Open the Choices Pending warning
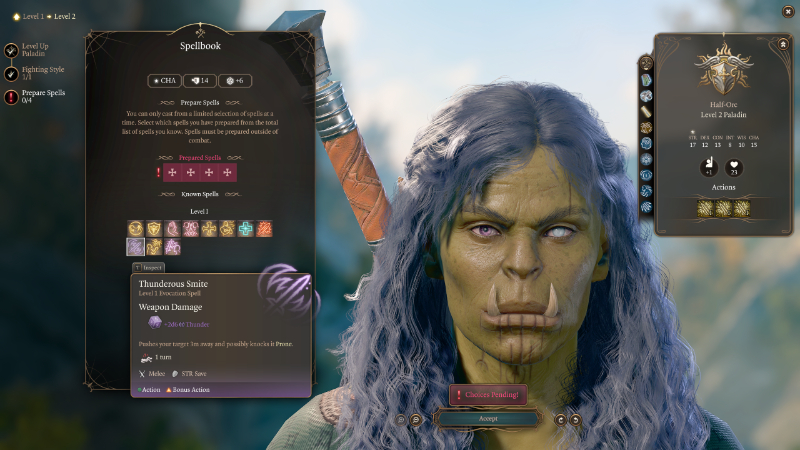800x450 pixels. [x=488, y=395]
